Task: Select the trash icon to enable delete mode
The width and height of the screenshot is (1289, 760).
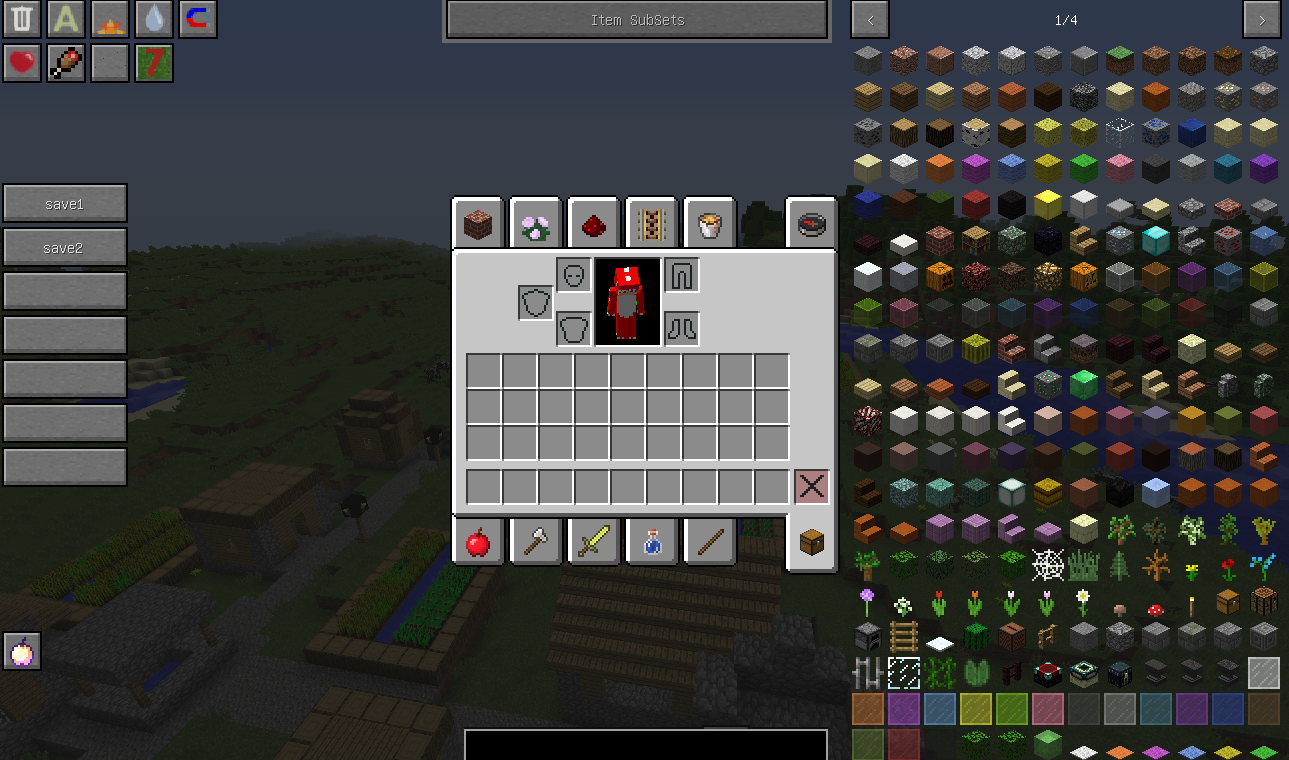Action: 21,19
